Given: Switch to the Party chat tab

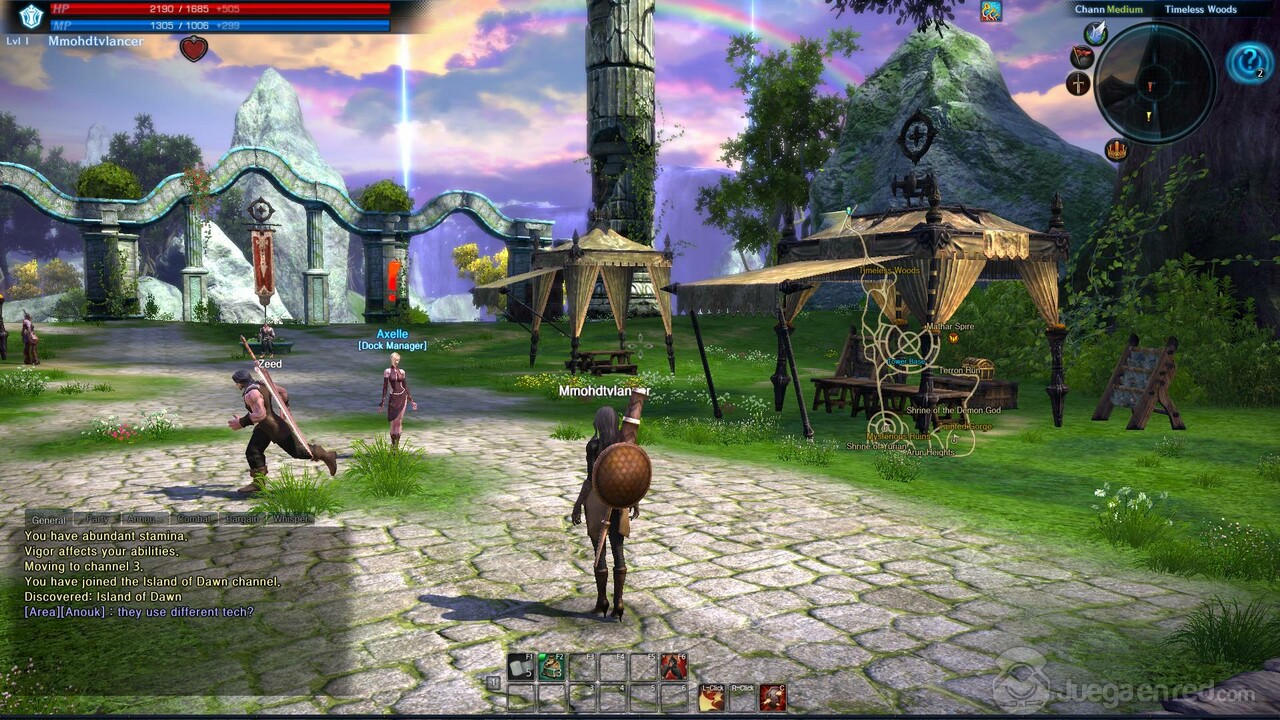Looking at the screenshot, I should point(97,519).
